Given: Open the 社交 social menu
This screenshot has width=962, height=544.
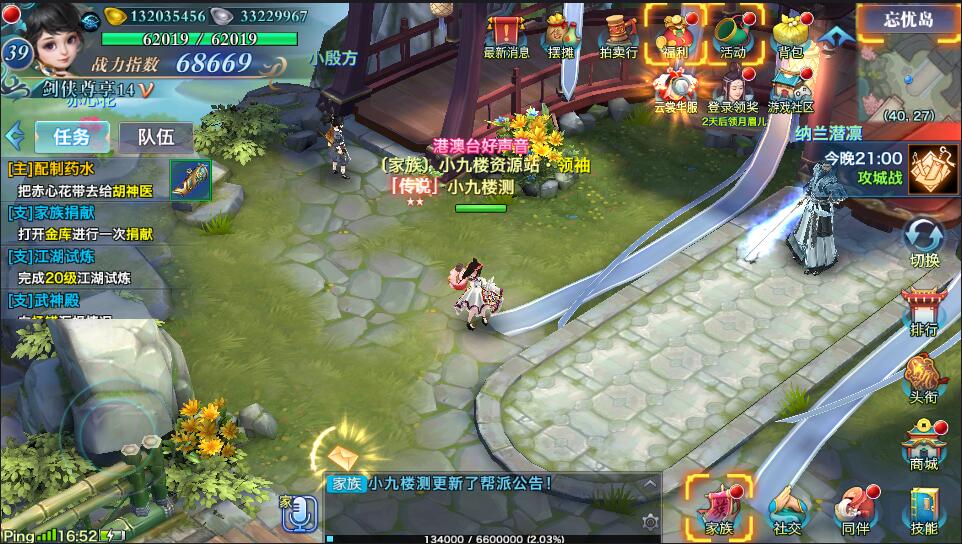Looking at the screenshot, I should click(x=787, y=511).
